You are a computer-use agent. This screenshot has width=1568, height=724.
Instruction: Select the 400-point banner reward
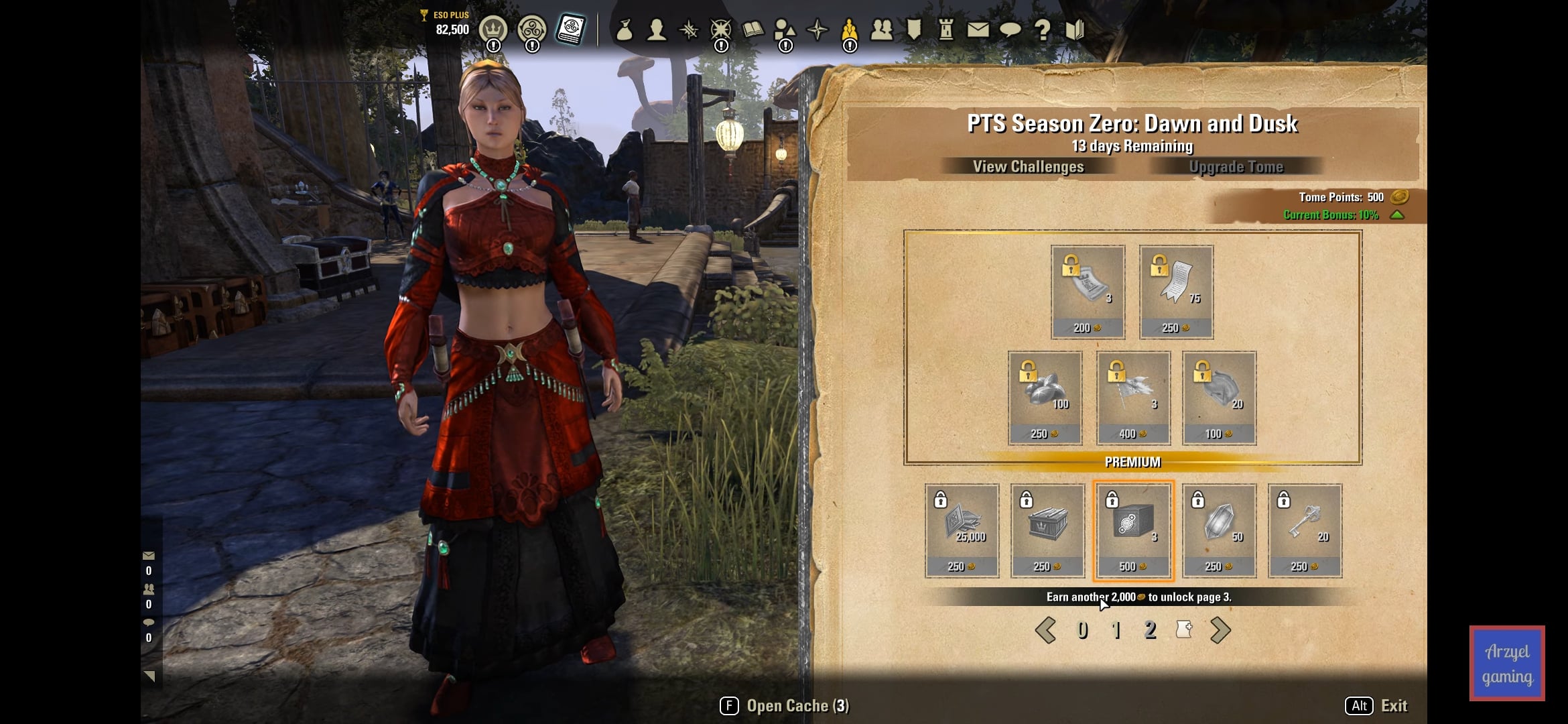(1133, 398)
